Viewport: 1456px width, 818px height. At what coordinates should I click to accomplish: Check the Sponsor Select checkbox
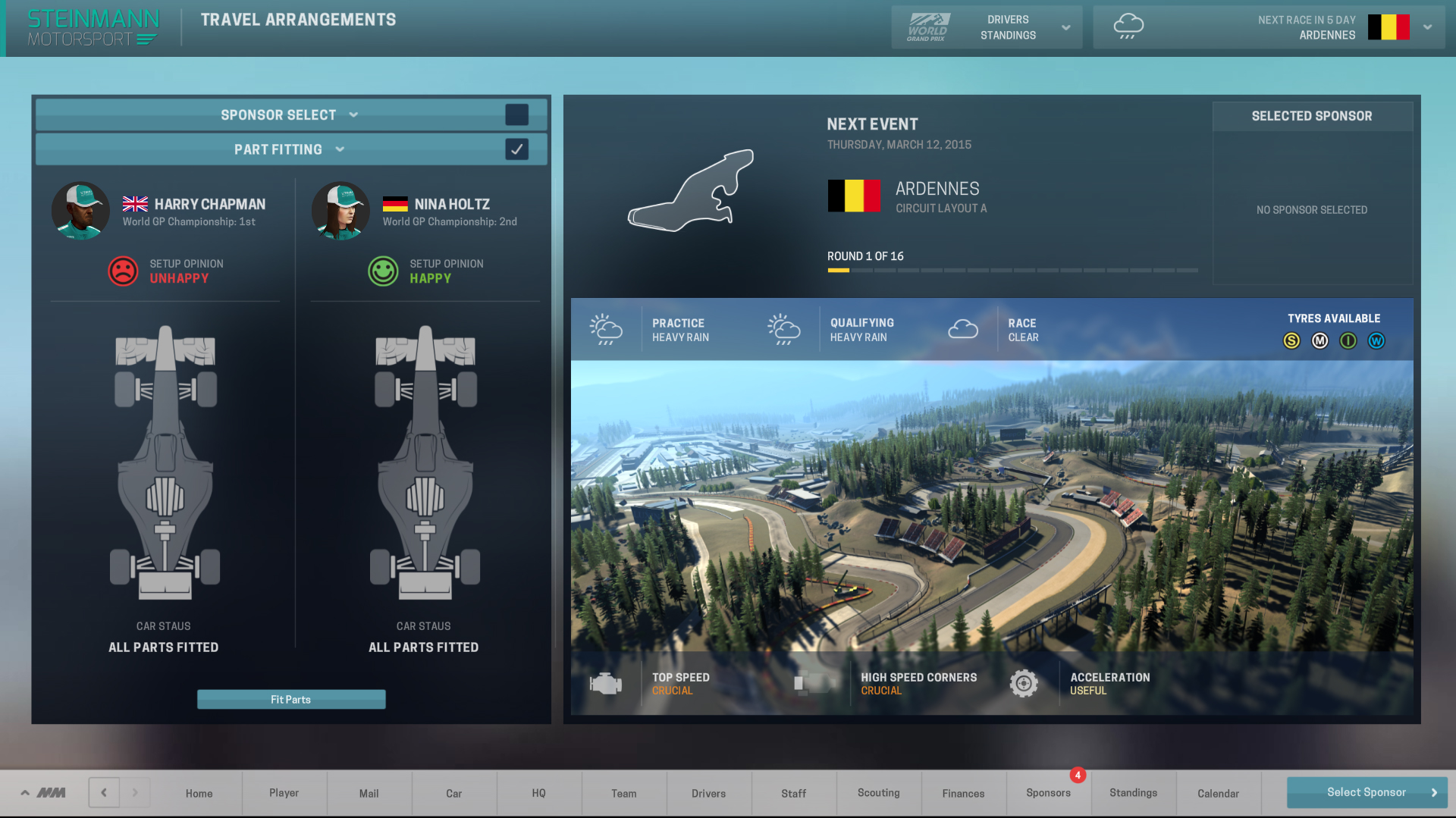(517, 114)
